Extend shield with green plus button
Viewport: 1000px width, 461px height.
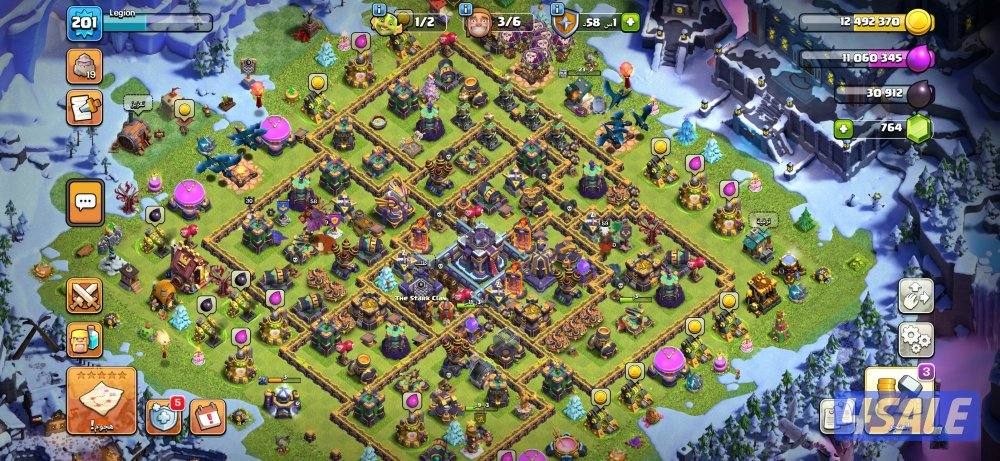point(630,21)
